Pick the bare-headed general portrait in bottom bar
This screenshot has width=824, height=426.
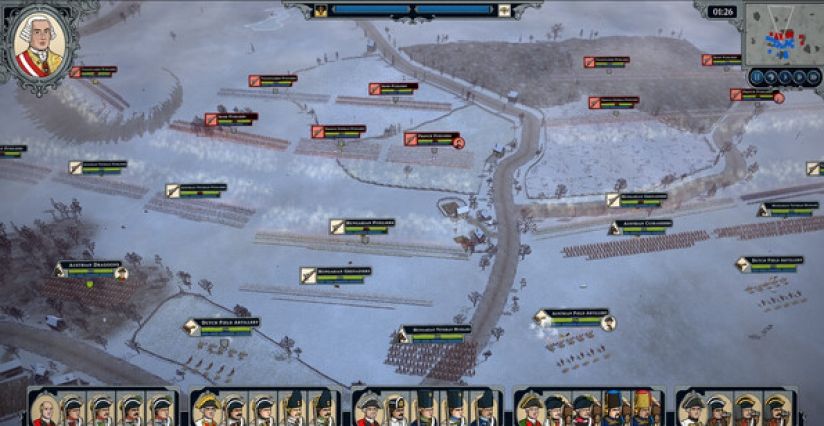[44, 409]
